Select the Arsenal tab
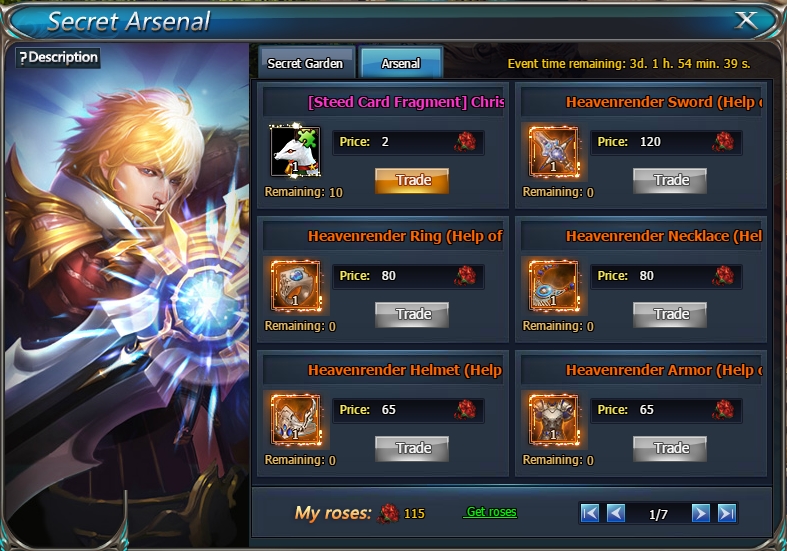Image resolution: width=787 pixels, height=551 pixels. pos(401,63)
